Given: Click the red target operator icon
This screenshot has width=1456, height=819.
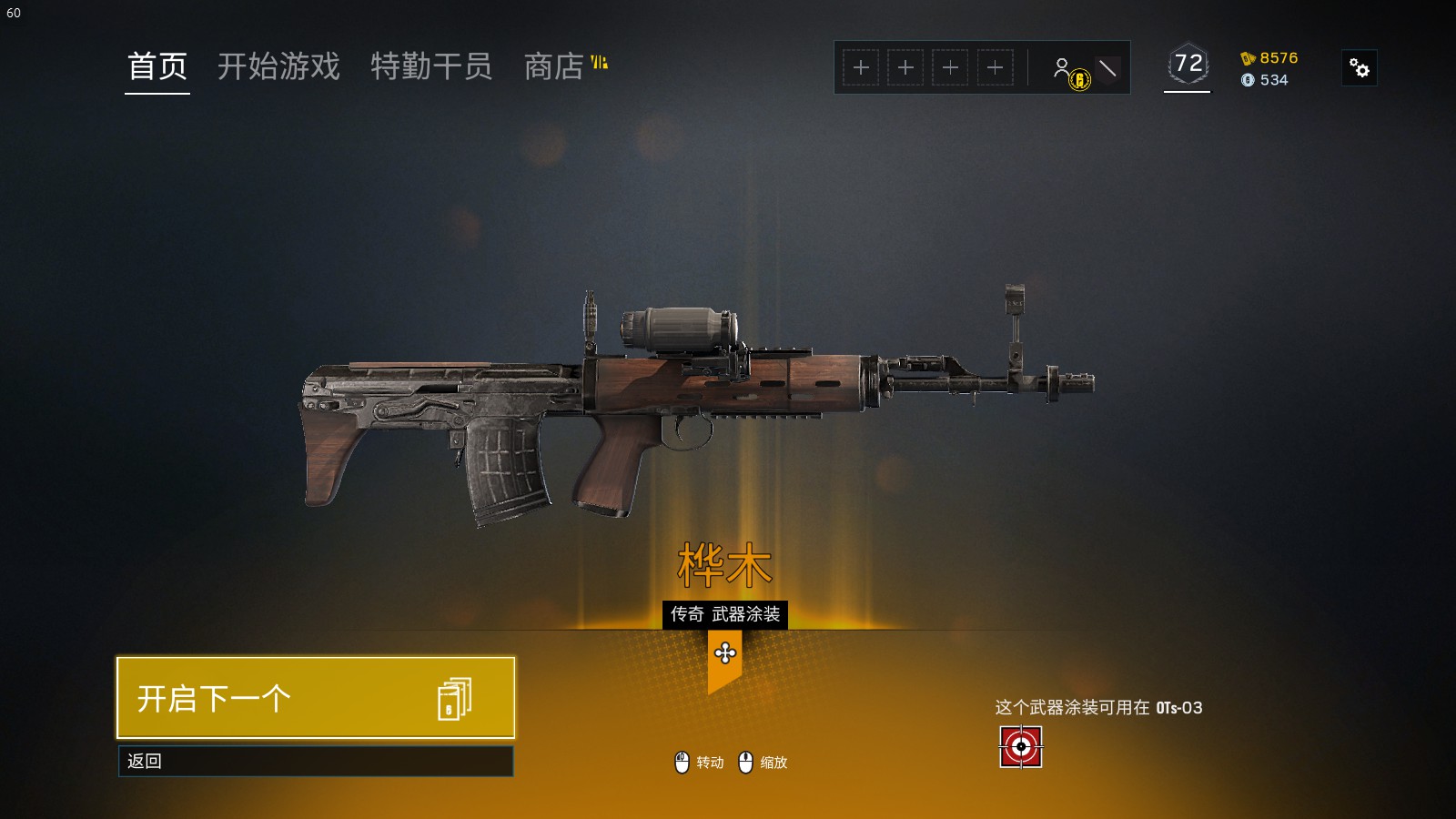Looking at the screenshot, I should [1021, 747].
